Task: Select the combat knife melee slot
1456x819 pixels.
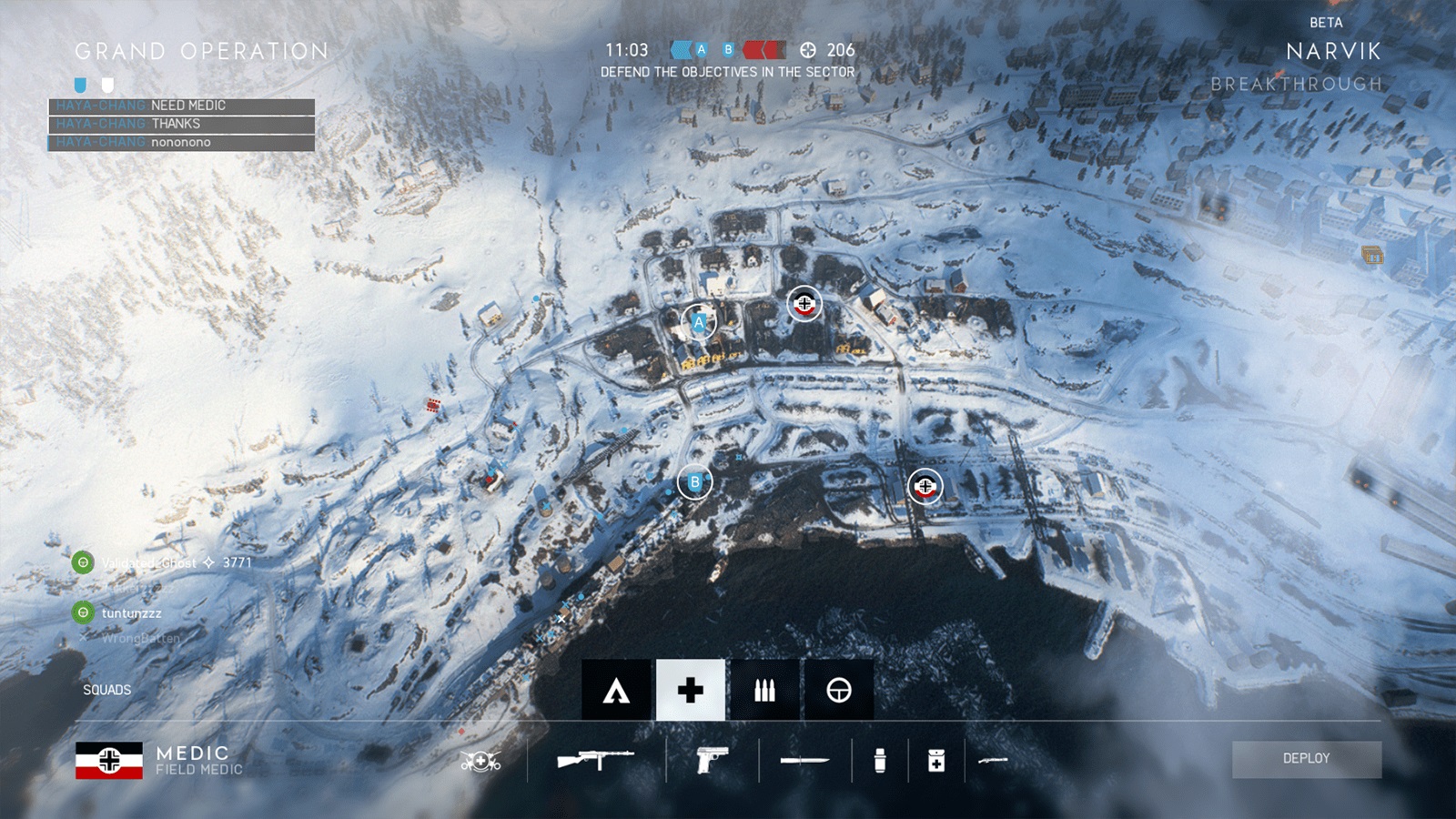Action: click(x=804, y=760)
